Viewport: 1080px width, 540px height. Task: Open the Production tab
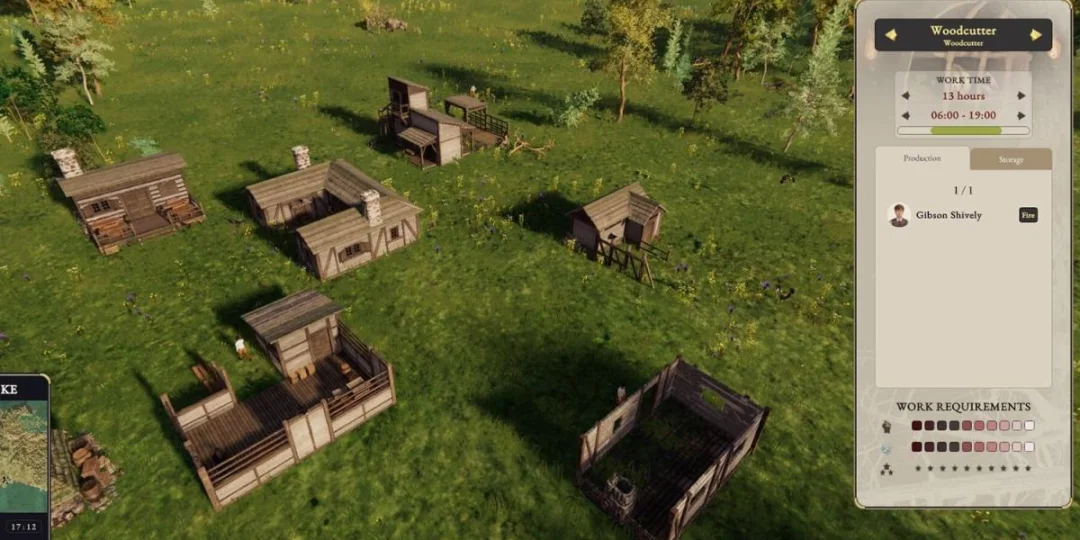[922, 159]
